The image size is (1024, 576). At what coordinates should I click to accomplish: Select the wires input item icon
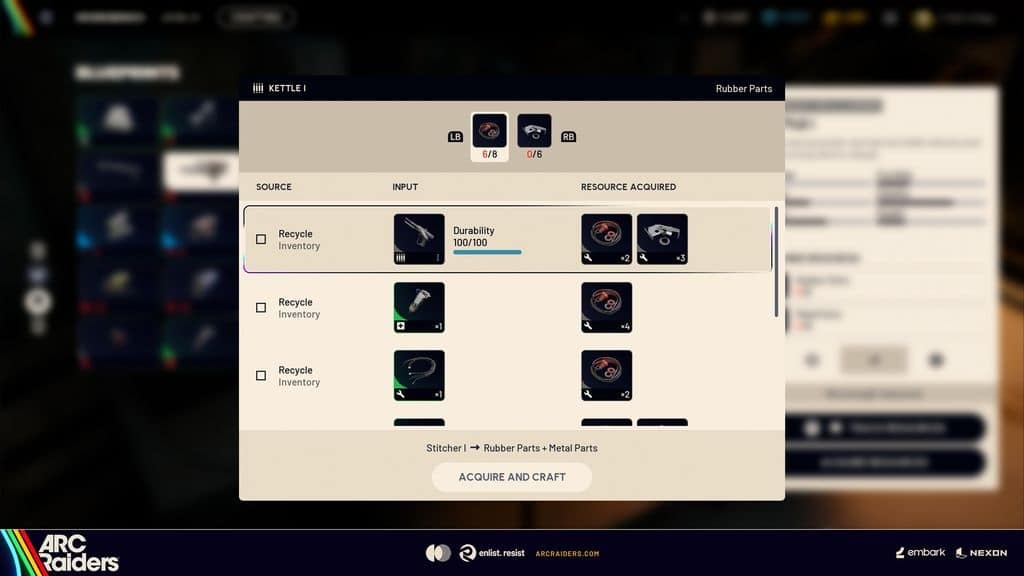(x=419, y=375)
